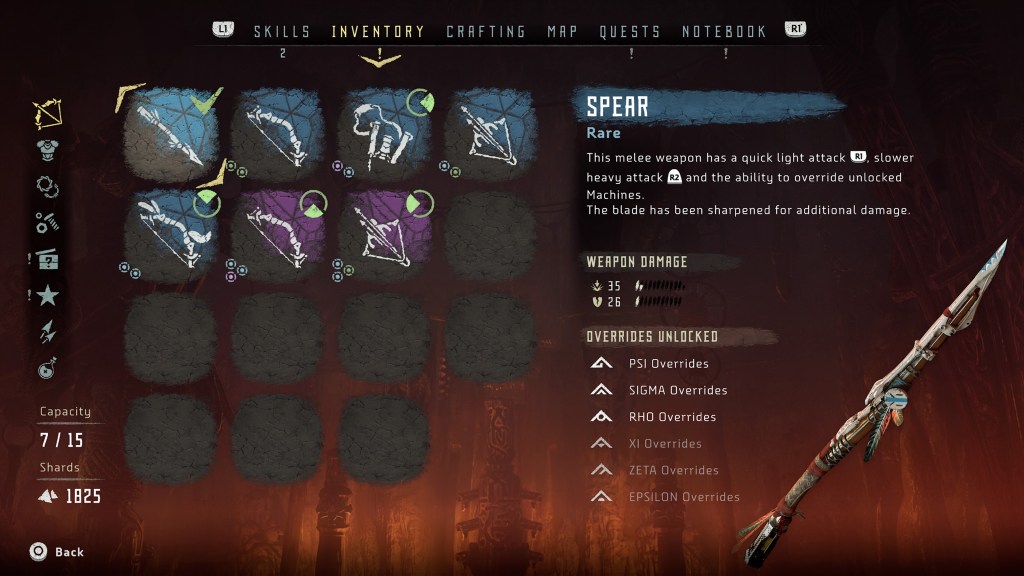This screenshot has height=576, width=1024.
Task: Select the star special items category
Action: 47,295
